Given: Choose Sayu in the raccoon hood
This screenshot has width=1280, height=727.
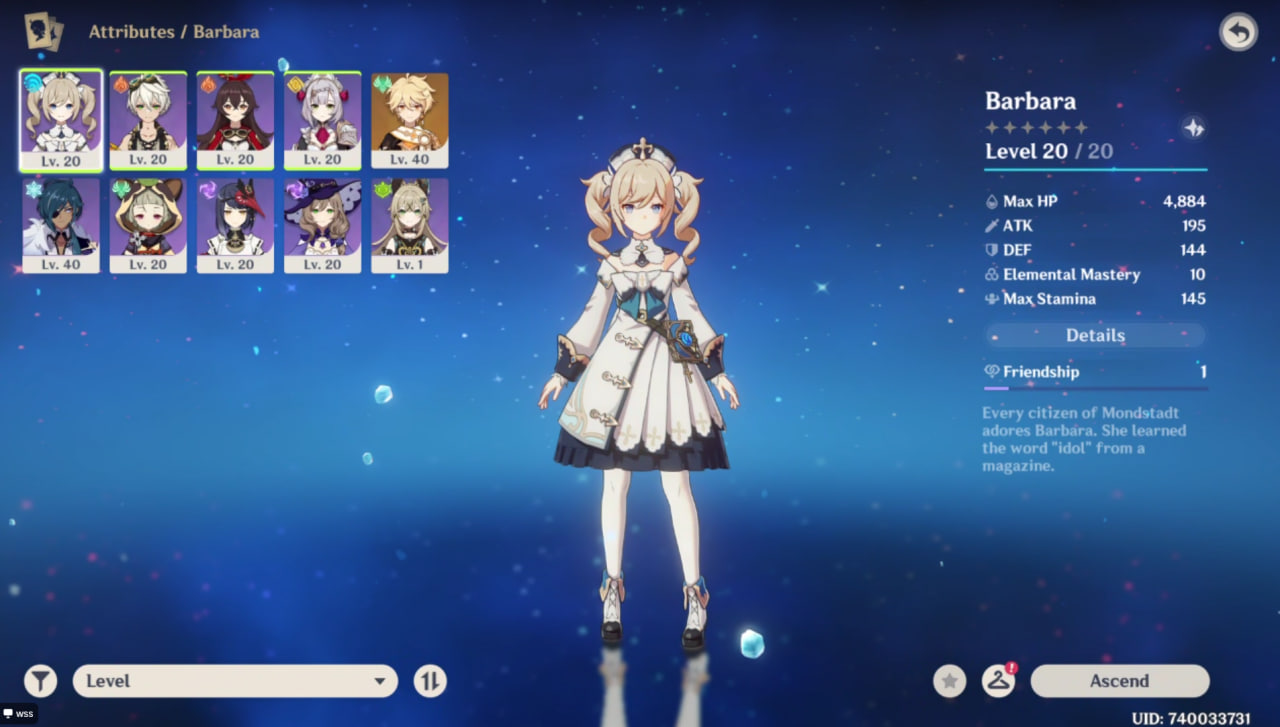Looking at the screenshot, I should (148, 225).
